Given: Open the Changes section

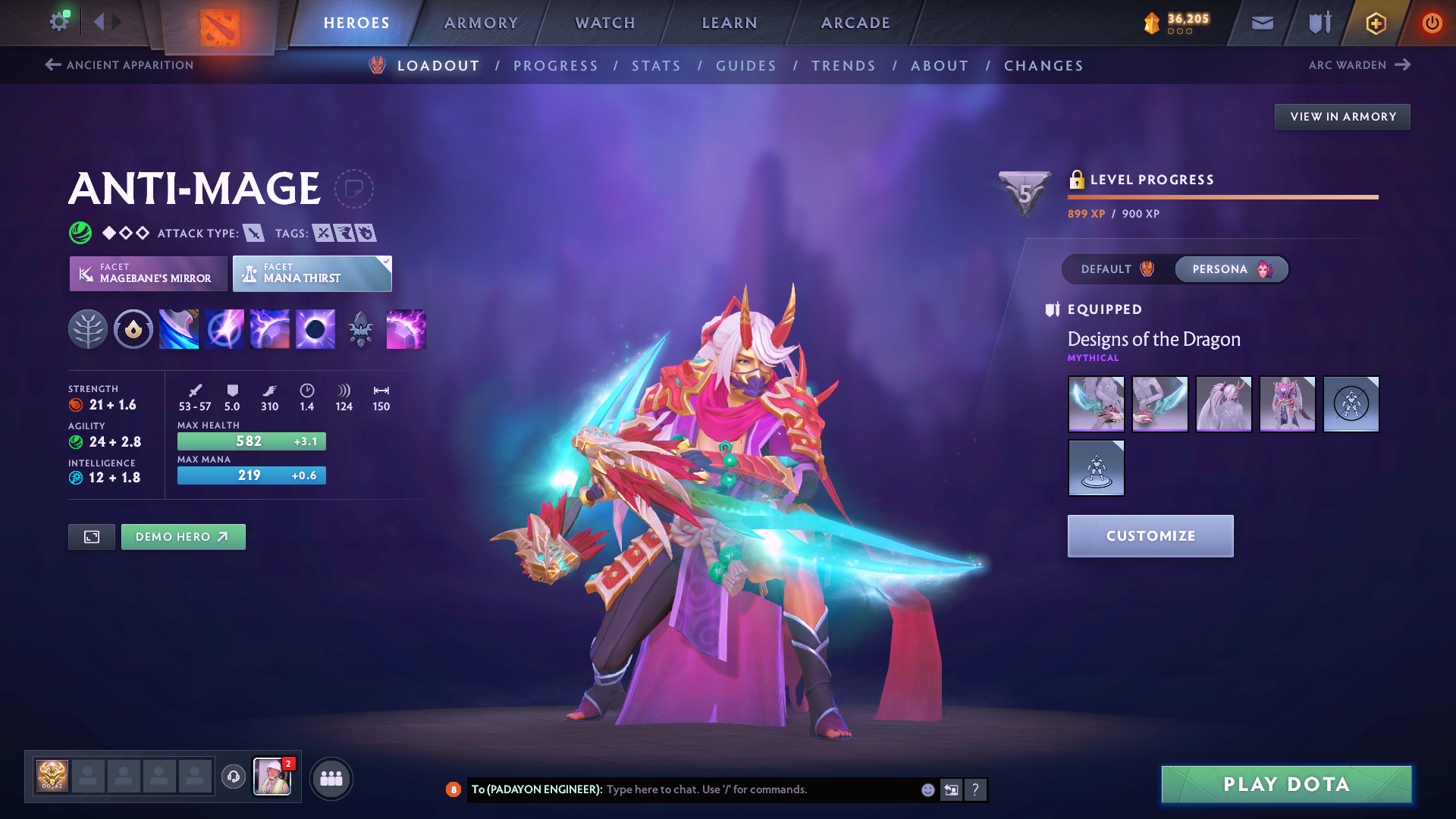Looking at the screenshot, I should [1043, 66].
